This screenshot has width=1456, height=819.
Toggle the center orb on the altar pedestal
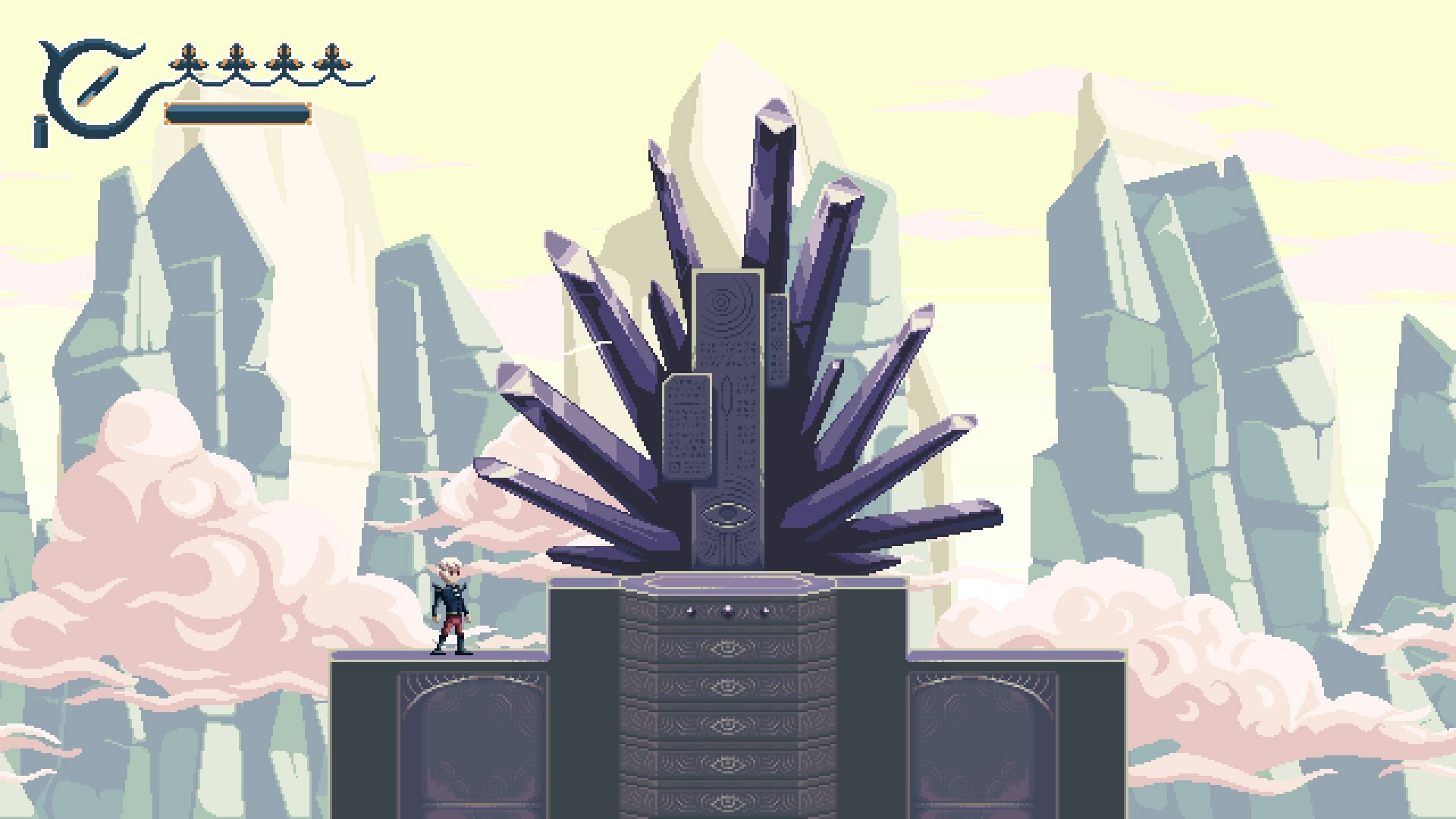point(728,611)
